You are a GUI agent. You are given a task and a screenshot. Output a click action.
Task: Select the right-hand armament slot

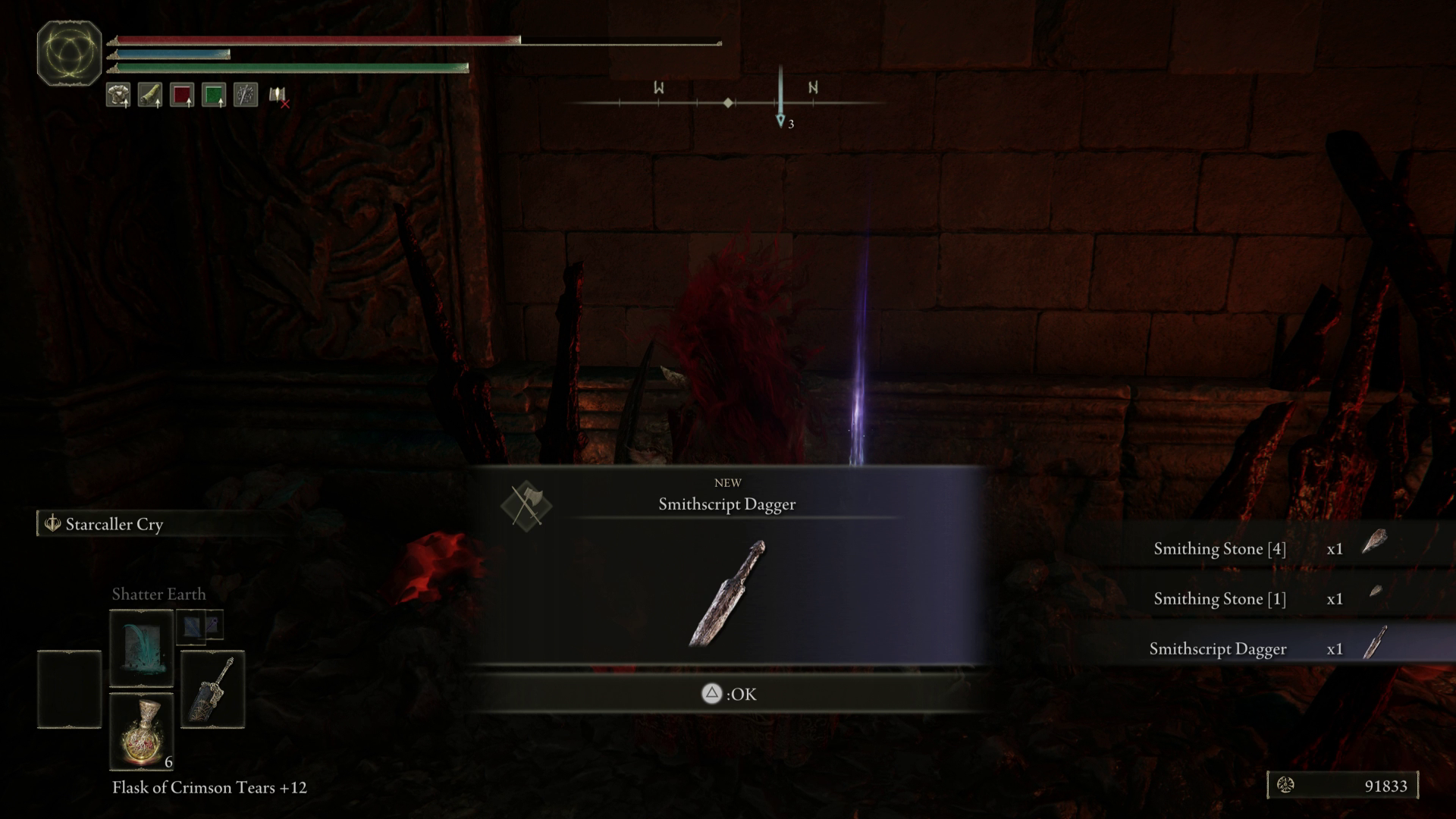(212, 689)
